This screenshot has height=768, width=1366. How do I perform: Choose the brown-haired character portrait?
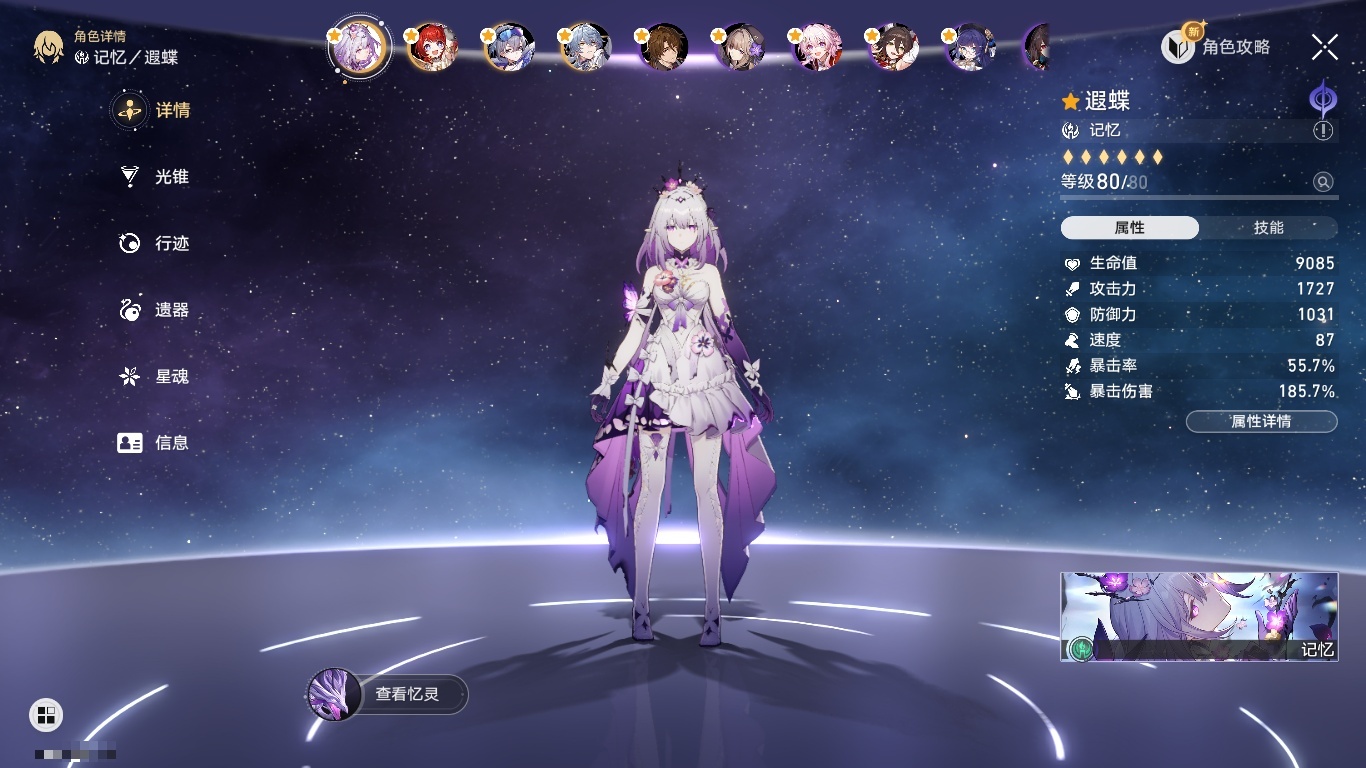click(x=664, y=47)
